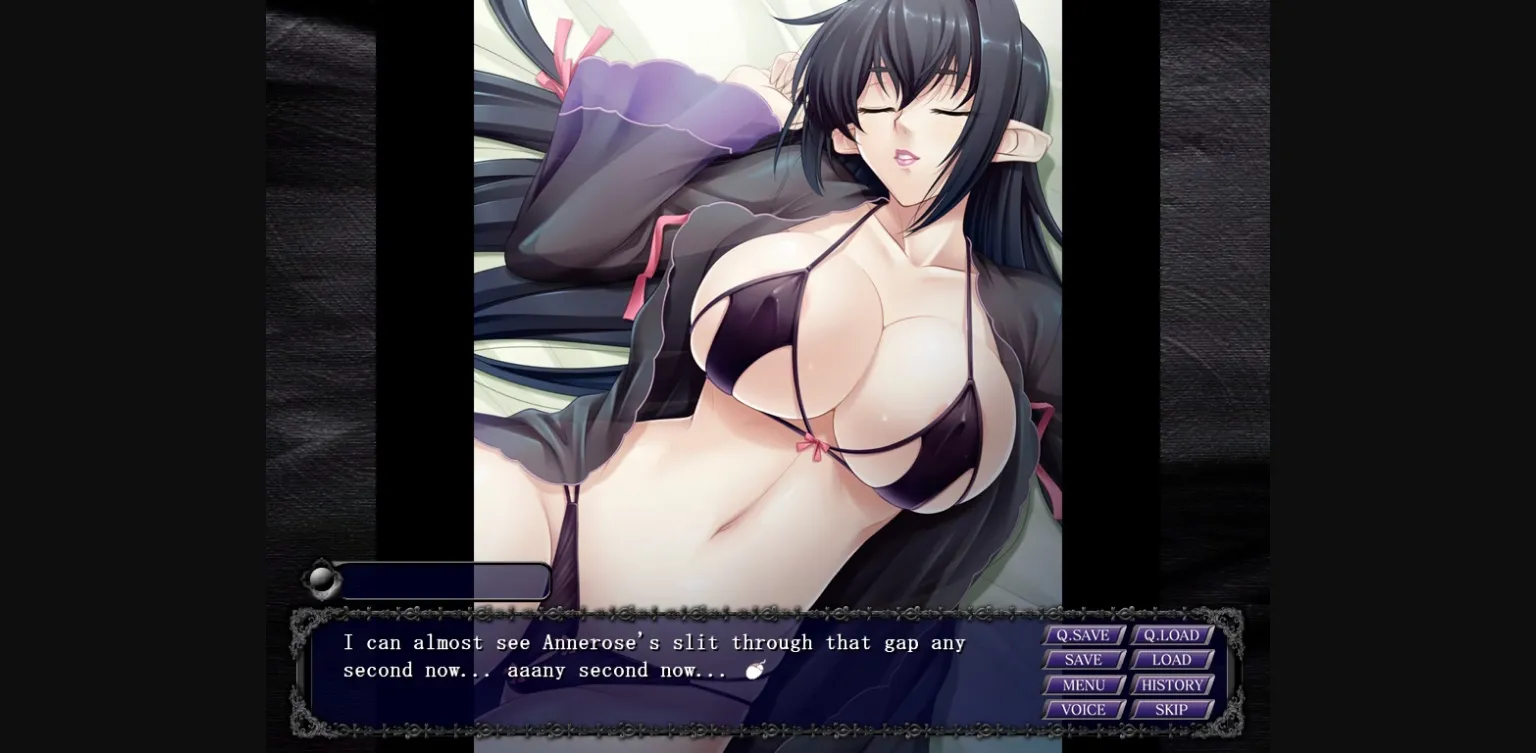
Task: Go to the game MENU
Action: click(x=1083, y=684)
